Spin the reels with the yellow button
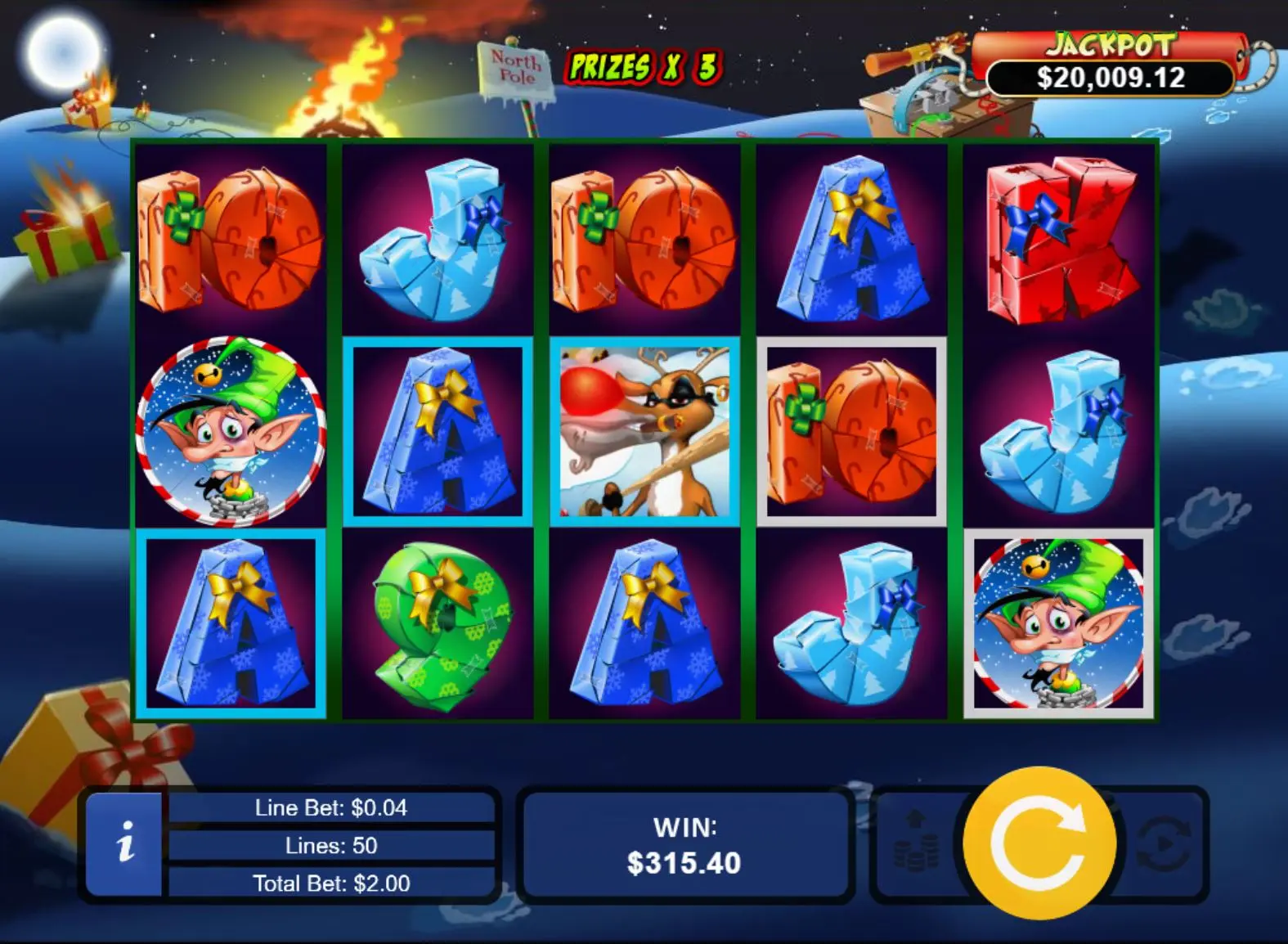This screenshot has height=944, width=1288. point(1039,843)
